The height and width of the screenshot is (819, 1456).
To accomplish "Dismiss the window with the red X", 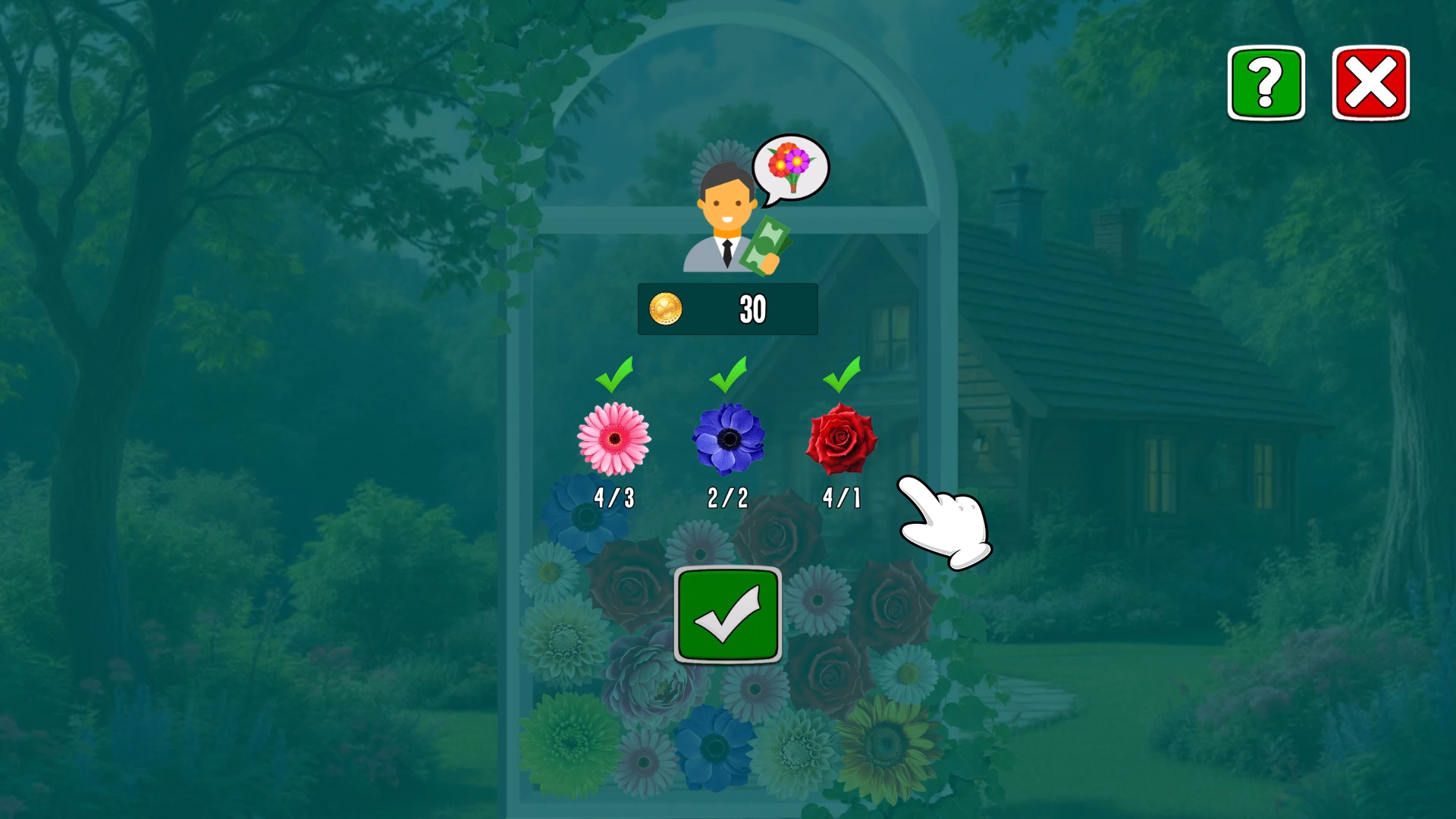I will coord(1370,82).
